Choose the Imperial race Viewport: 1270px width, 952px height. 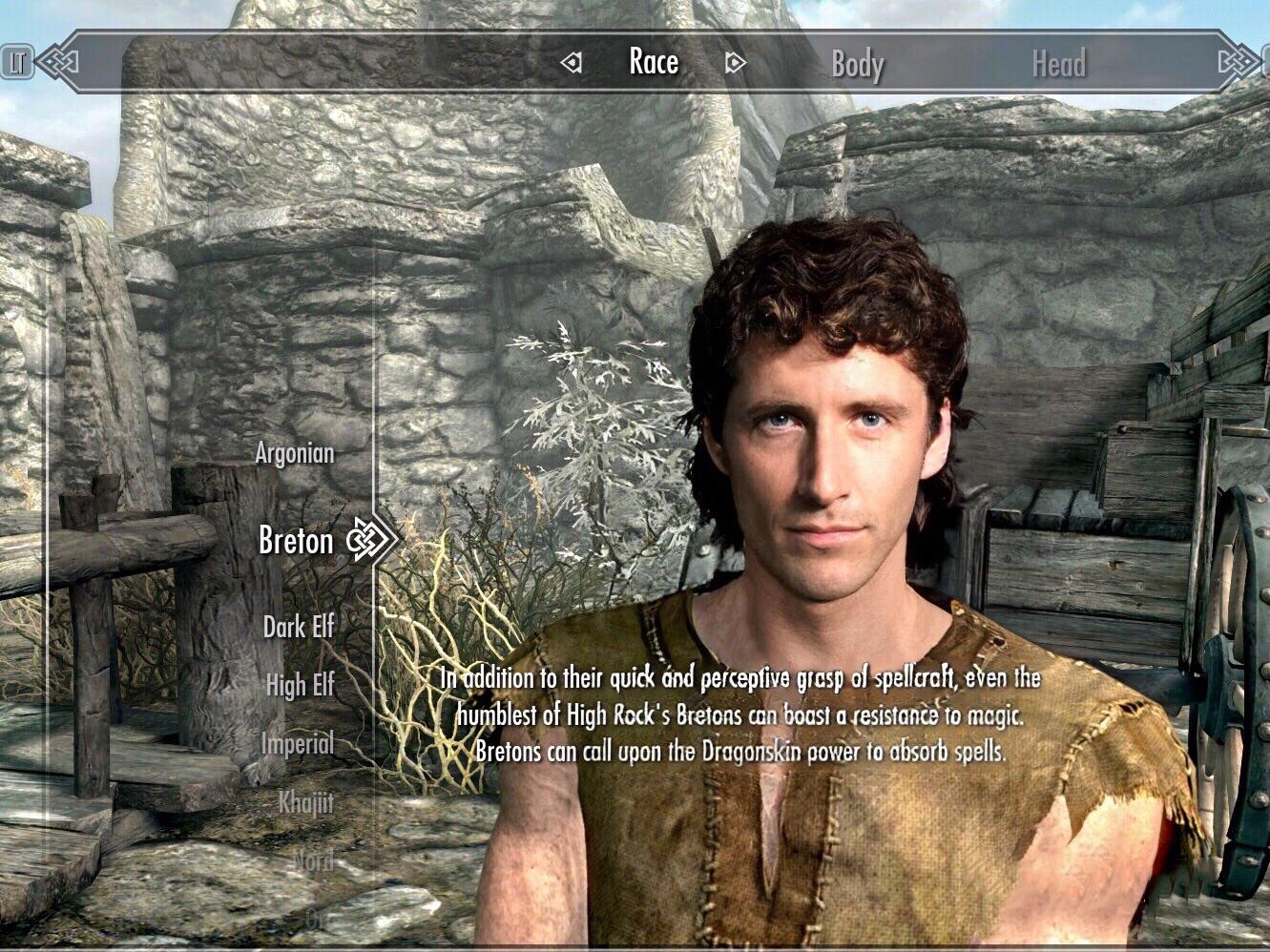click(x=297, y=744)
